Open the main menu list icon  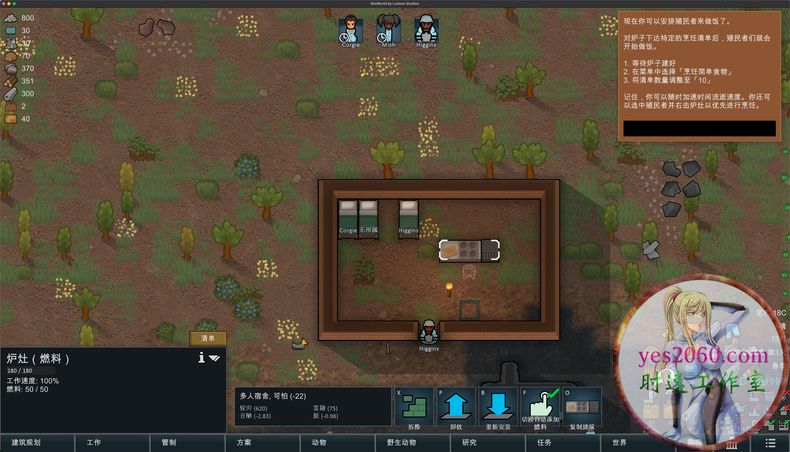click(770, 442)
